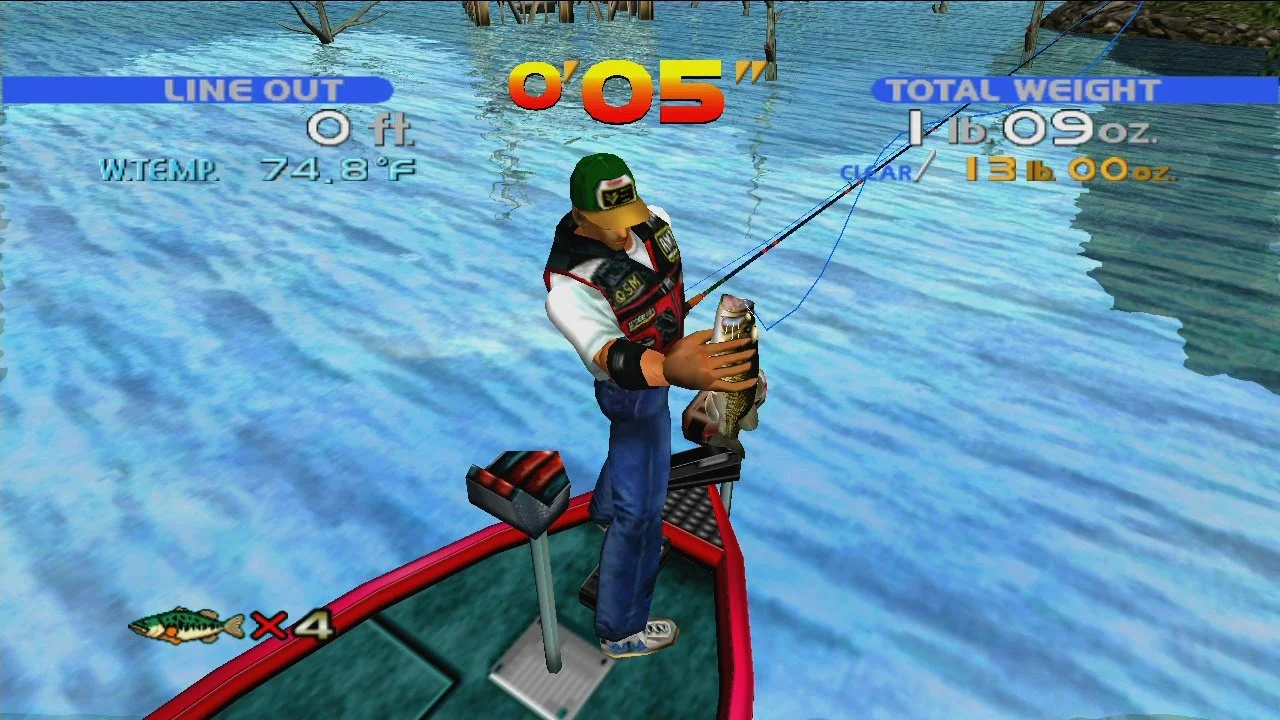Select the angler's green cap
The image size is (1280, 720).
click(x=600, y=180)
